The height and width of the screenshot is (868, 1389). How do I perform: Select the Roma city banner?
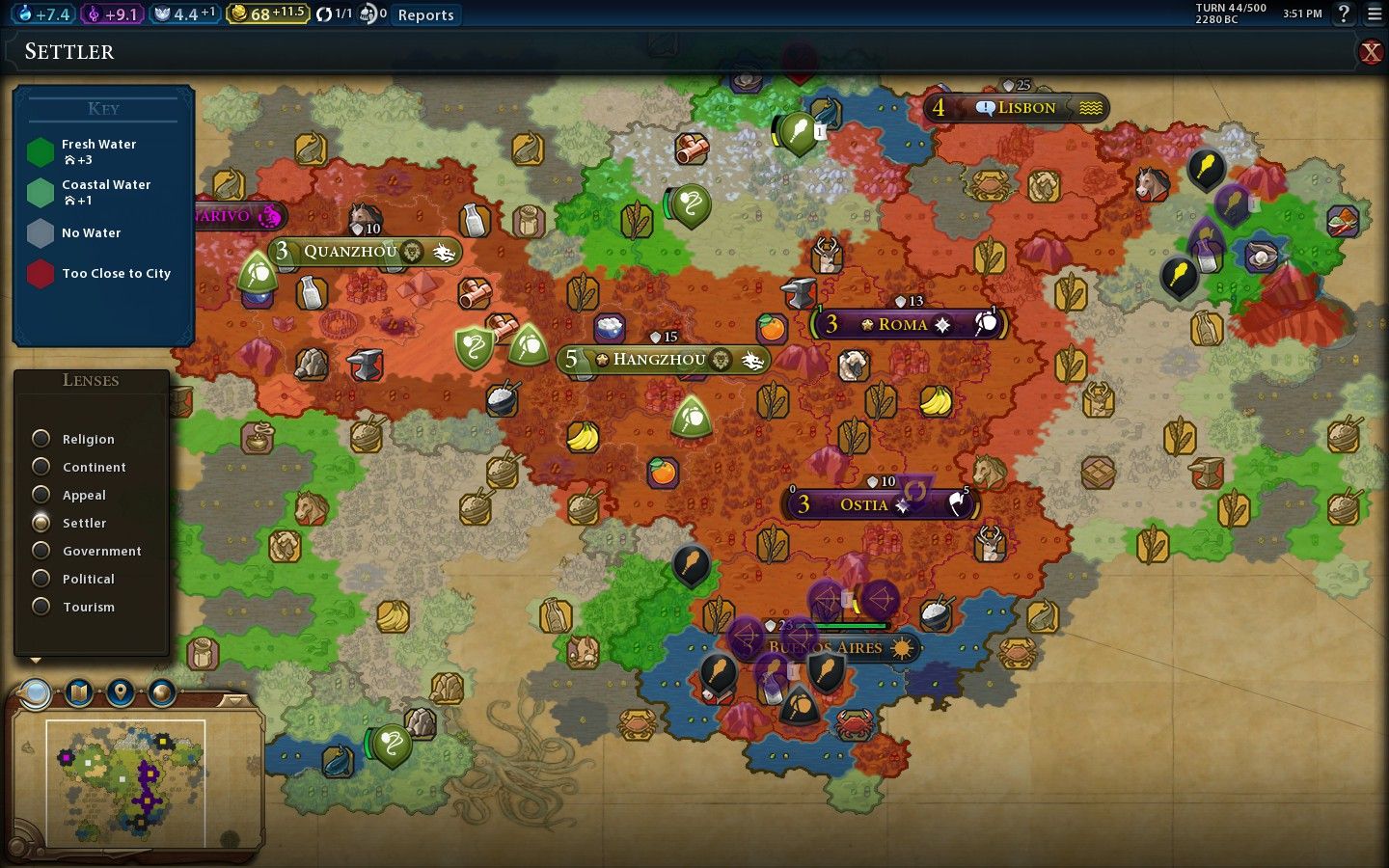[x=903, y=325]
